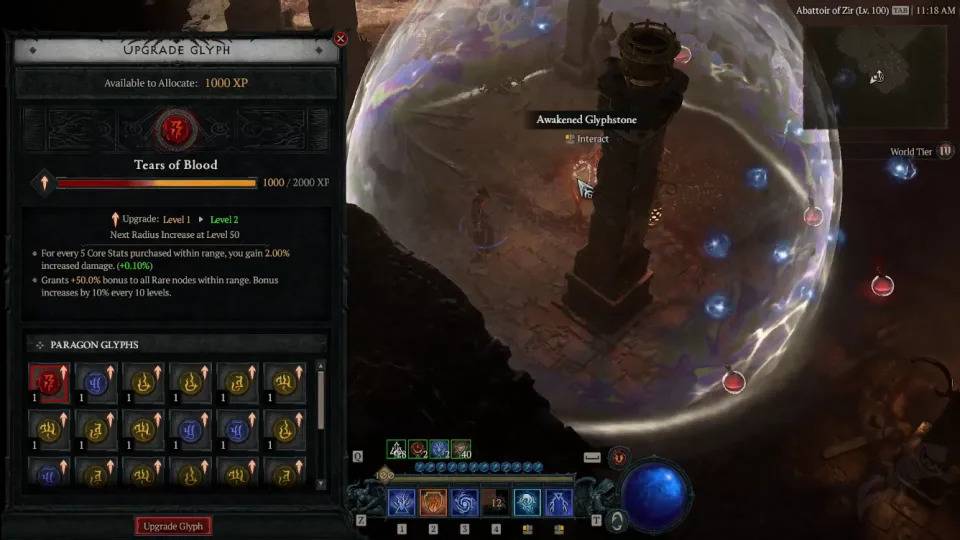Use the red healing potion icon
The image size is (960, 540).
click(x=618, y=457)
